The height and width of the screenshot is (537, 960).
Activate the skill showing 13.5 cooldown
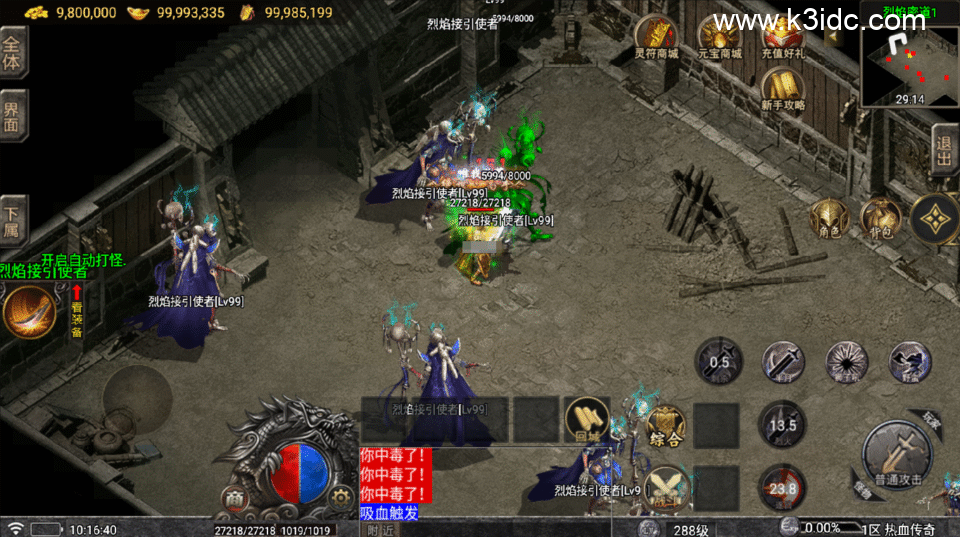point(783,425)
